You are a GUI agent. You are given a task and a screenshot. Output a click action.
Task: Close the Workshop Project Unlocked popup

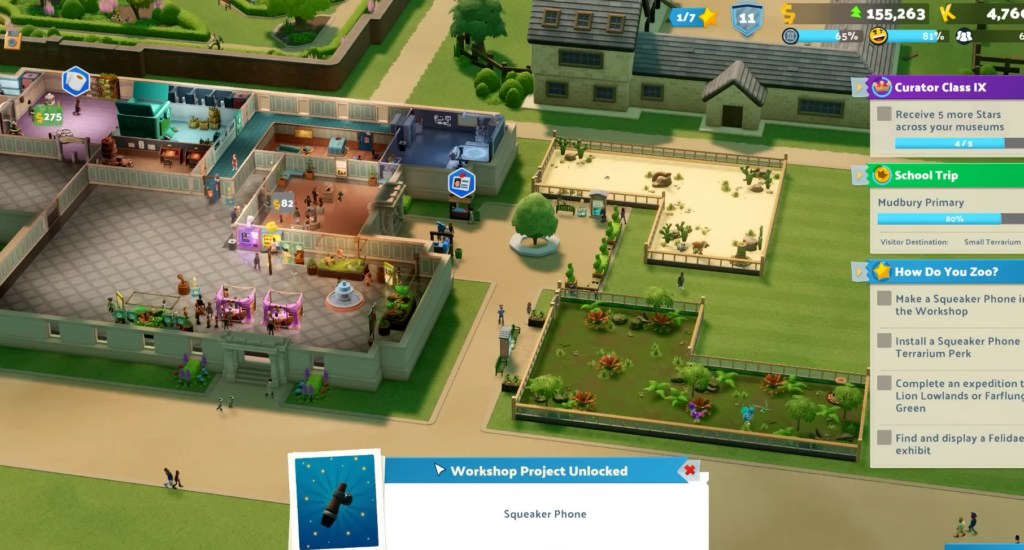point(688,470)
